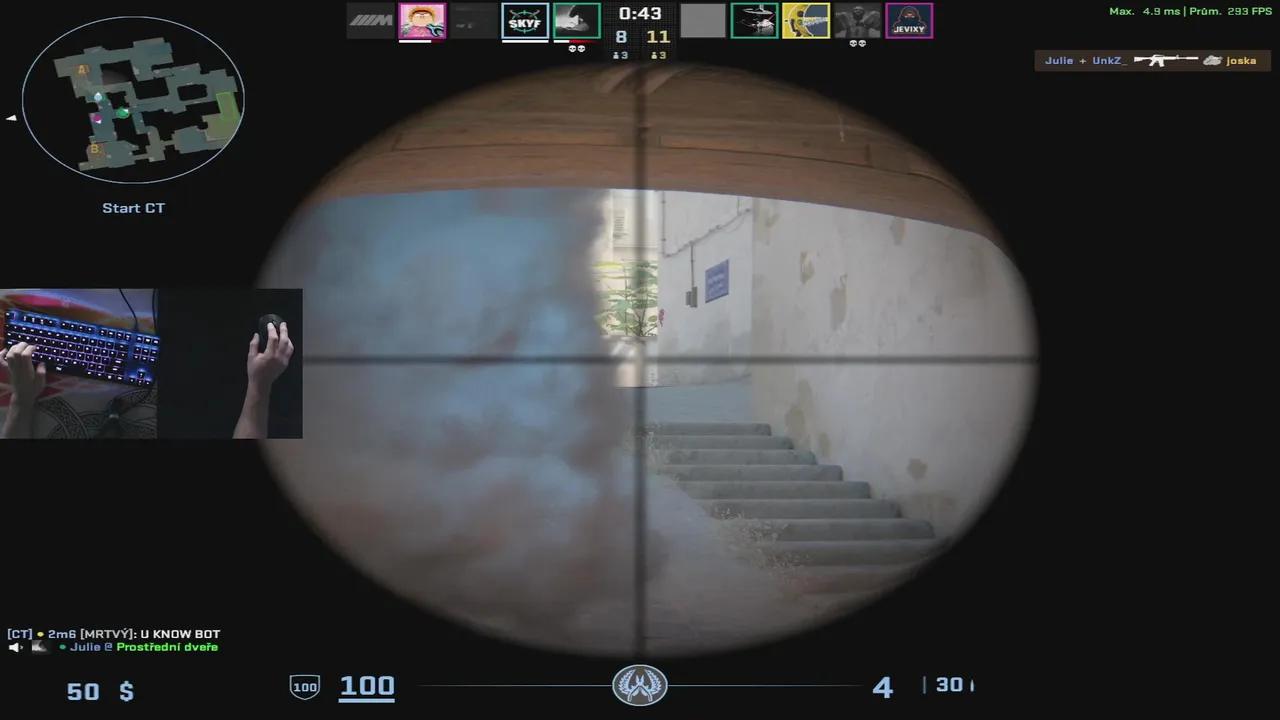
Task: Click the CT faction emblem above ammo bar
Action: tap(639, 685)
